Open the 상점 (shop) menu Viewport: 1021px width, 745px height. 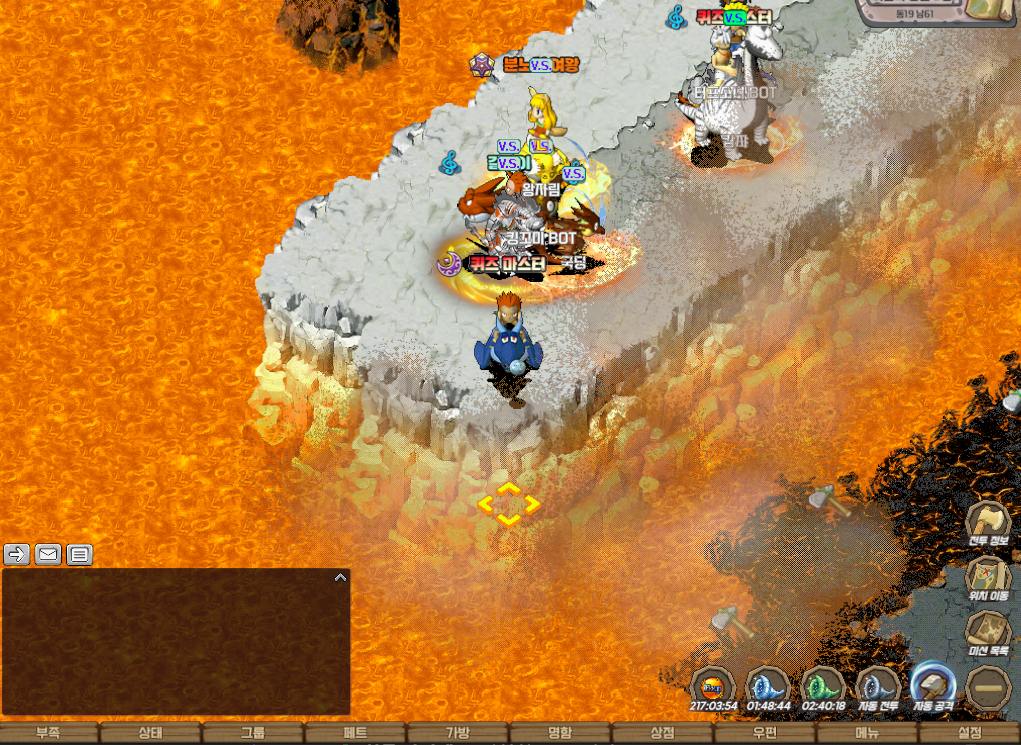(x=663, y=733)
